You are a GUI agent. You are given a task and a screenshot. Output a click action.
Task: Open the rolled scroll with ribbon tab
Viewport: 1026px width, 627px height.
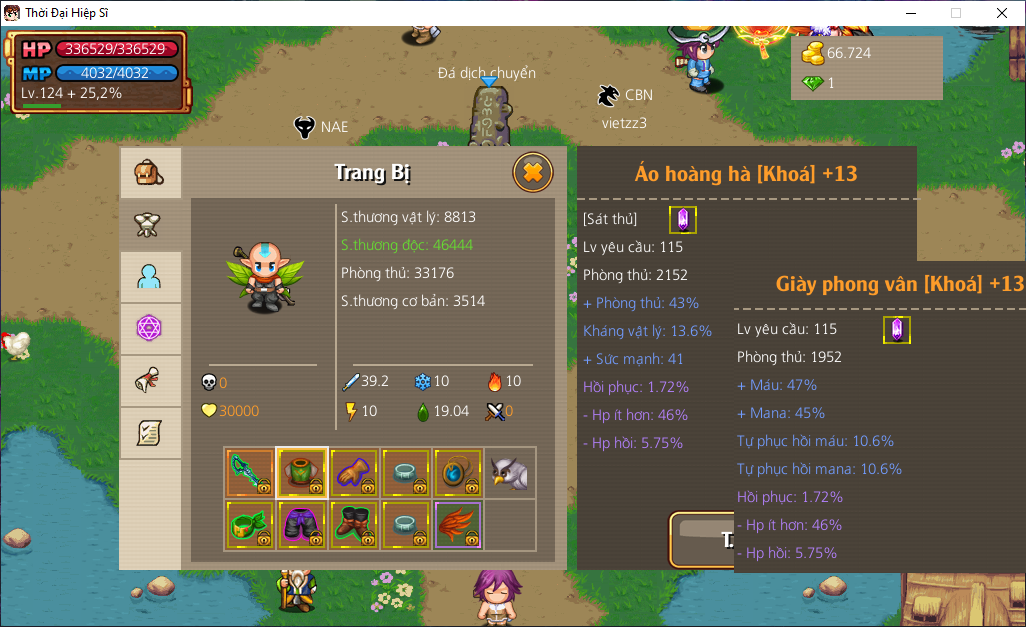coord(150,381)
